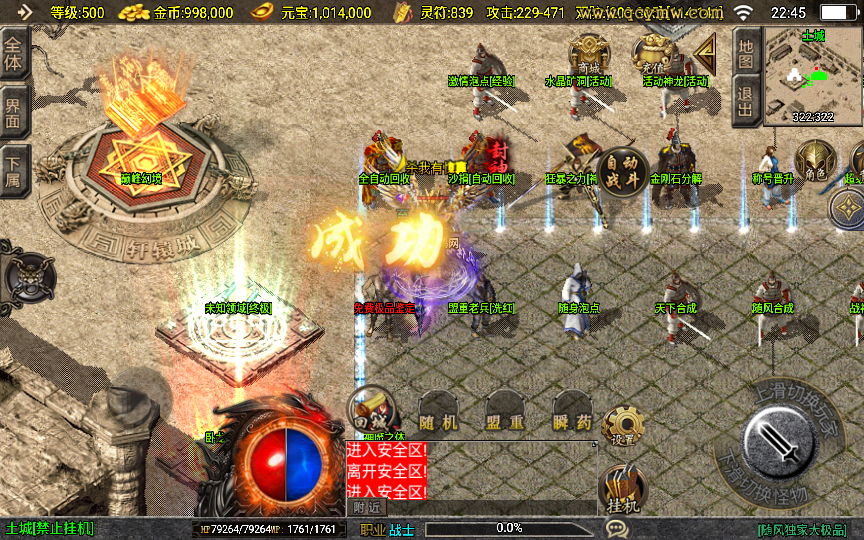
Task: Open the 设置 settings gear
Action: [623, 427]
